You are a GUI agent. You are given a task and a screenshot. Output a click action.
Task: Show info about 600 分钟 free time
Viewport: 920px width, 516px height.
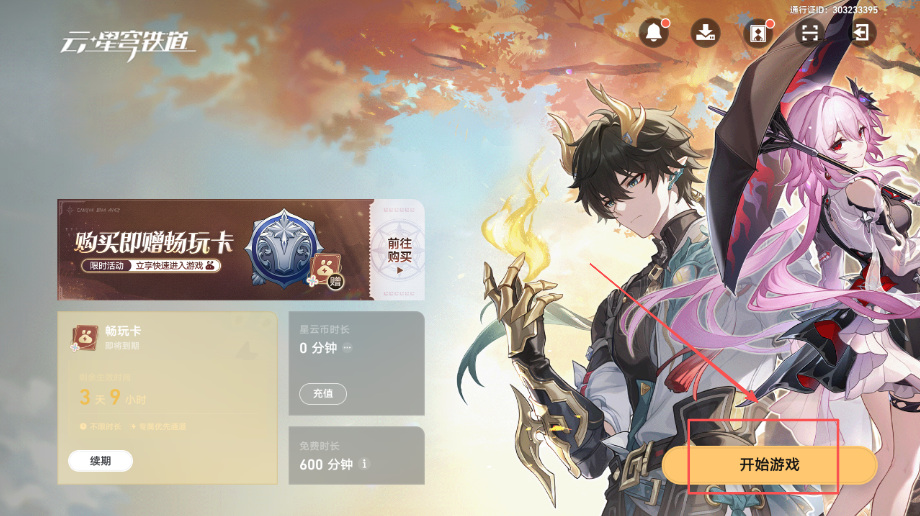click(364, 464)
